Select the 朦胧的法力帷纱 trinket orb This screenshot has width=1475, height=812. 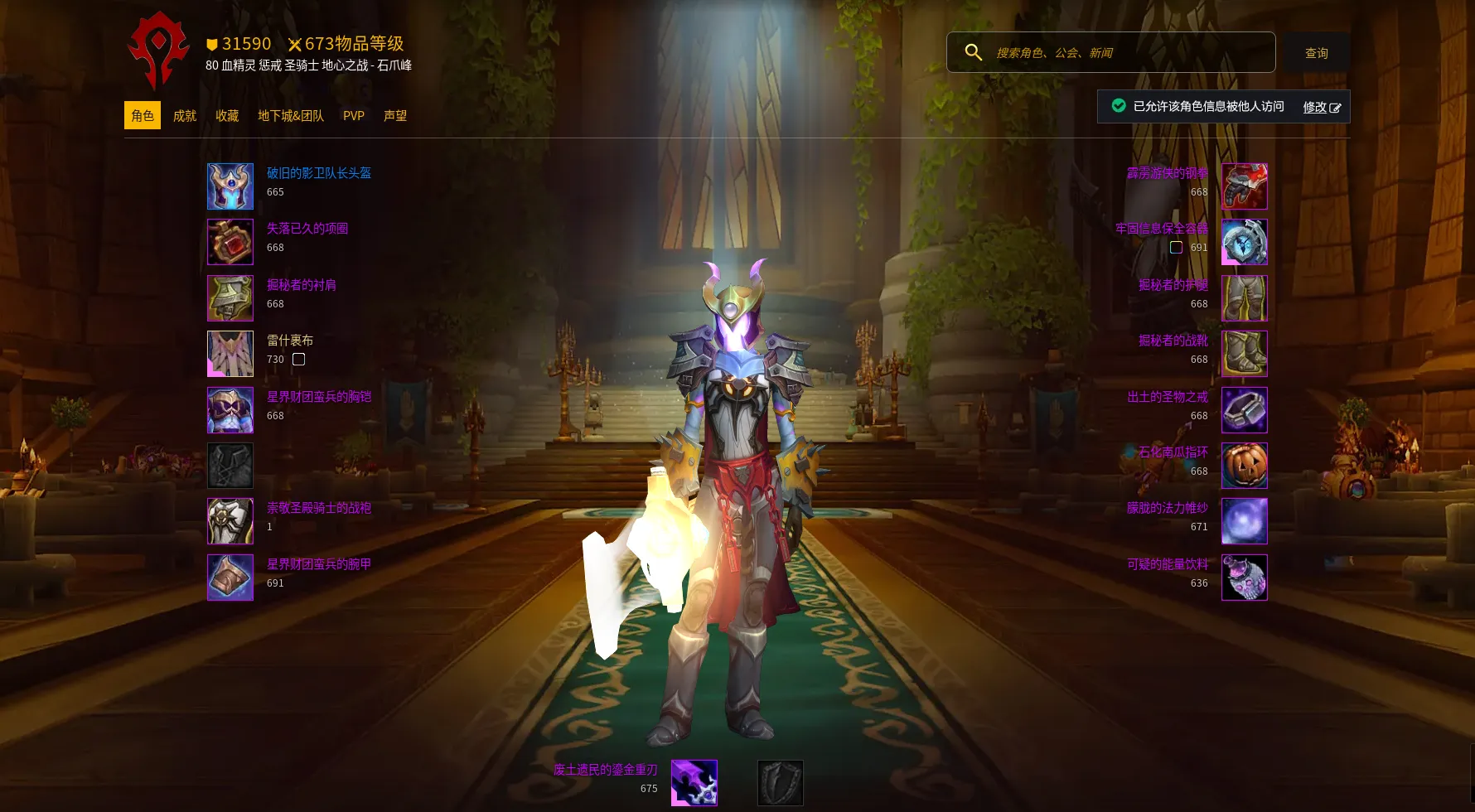(x=1245, y=521)
